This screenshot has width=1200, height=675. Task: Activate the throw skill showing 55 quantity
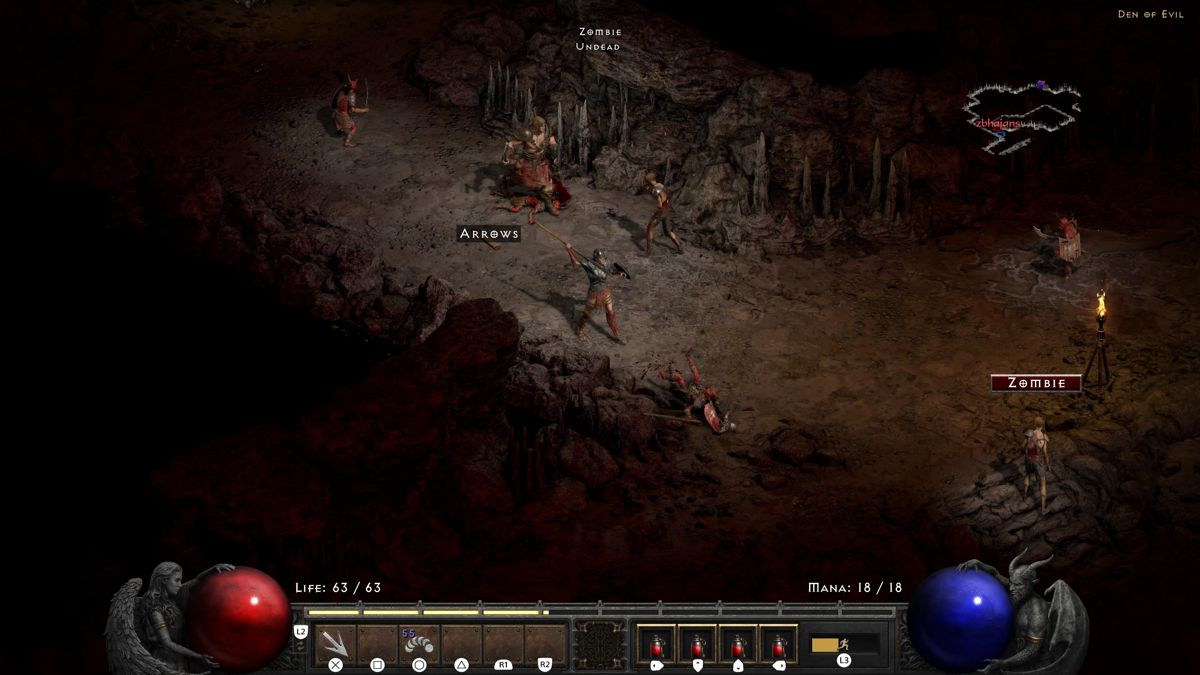click(x=419, y=643)
